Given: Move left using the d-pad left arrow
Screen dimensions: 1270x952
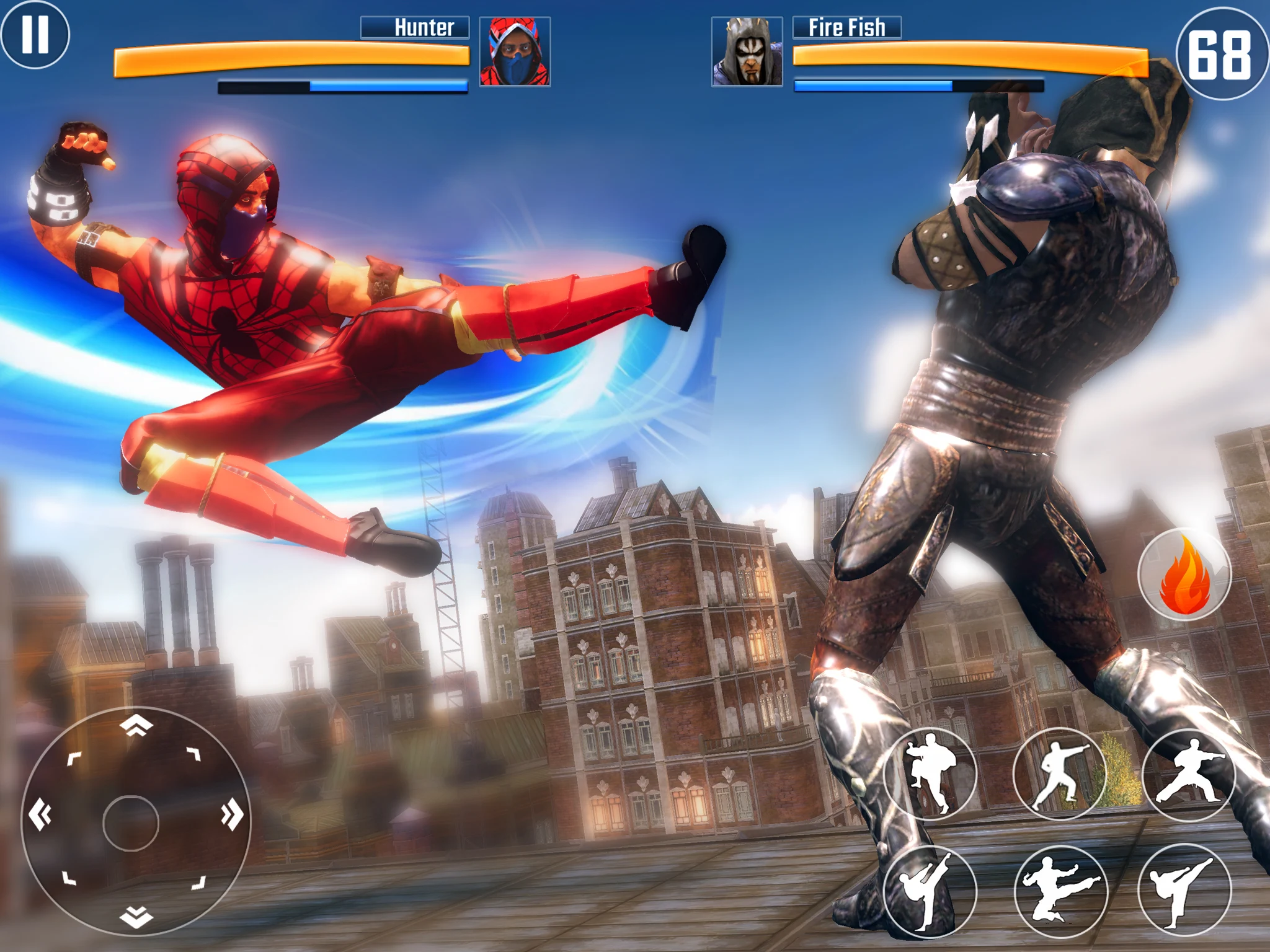Looking at the screenshot, I should click(41, 814).
